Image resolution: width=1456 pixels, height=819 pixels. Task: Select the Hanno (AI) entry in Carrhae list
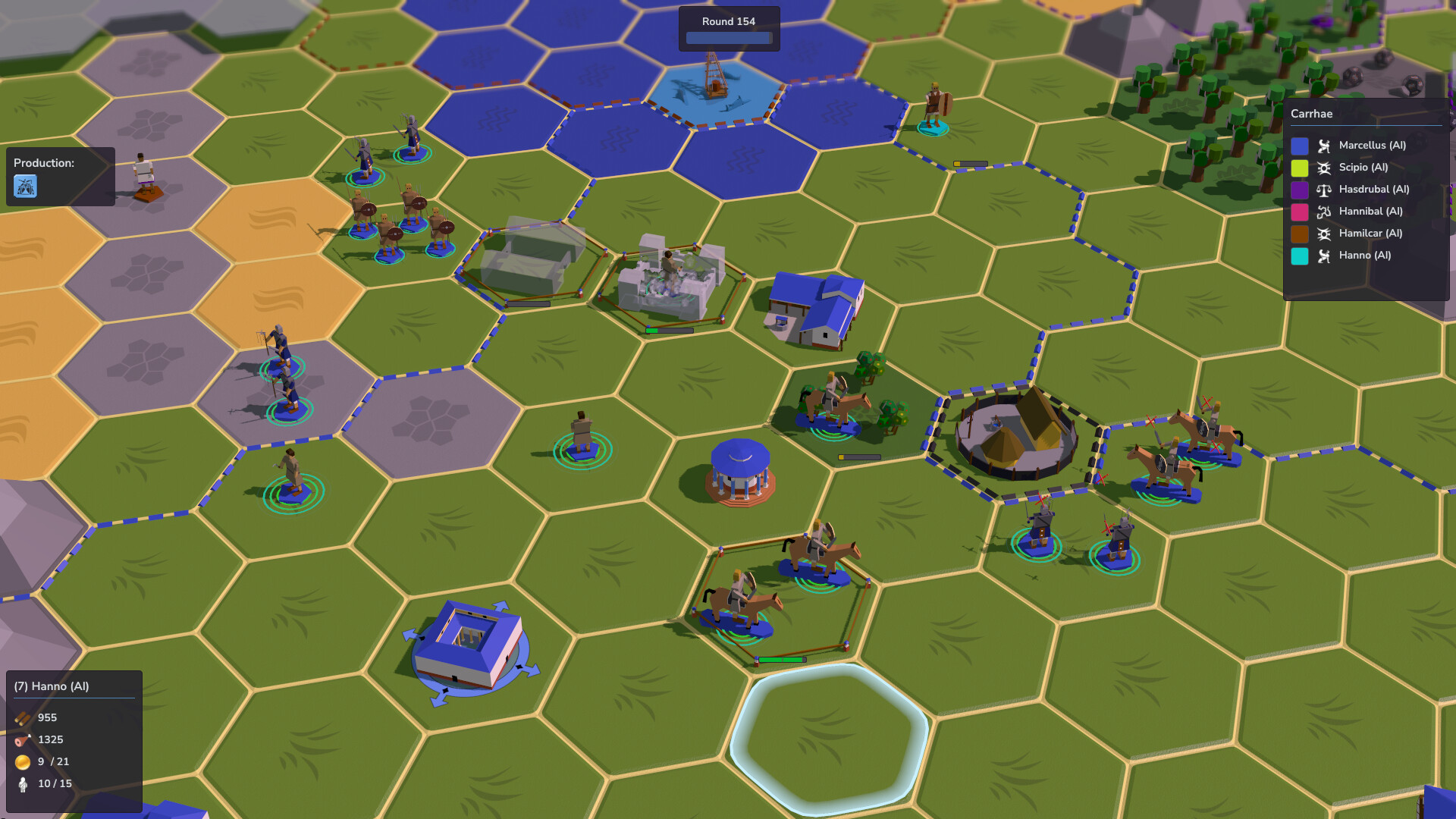pyautogui.click(x=1364, y=256)
